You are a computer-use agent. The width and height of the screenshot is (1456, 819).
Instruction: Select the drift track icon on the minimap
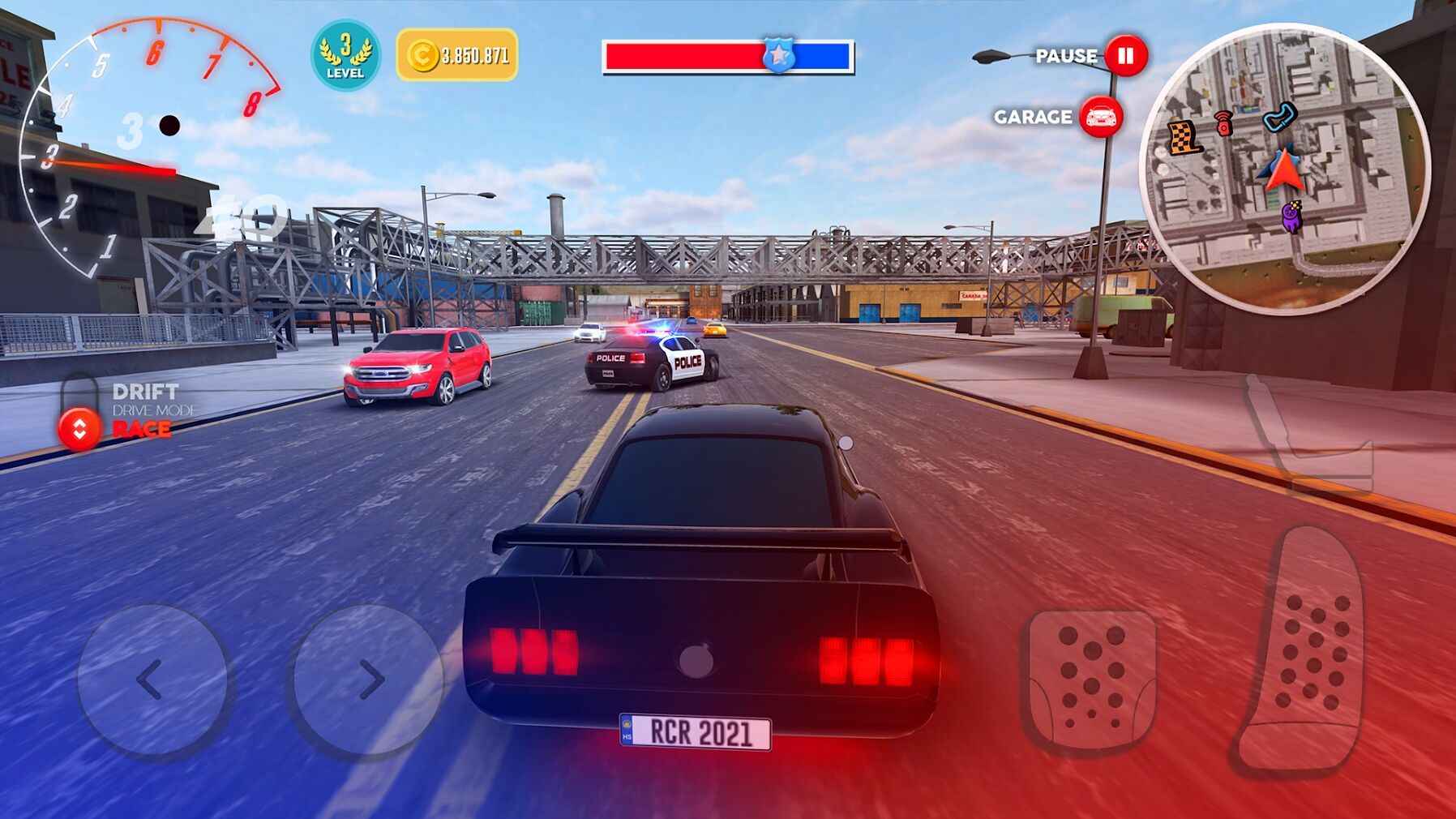pos(1280,118)
